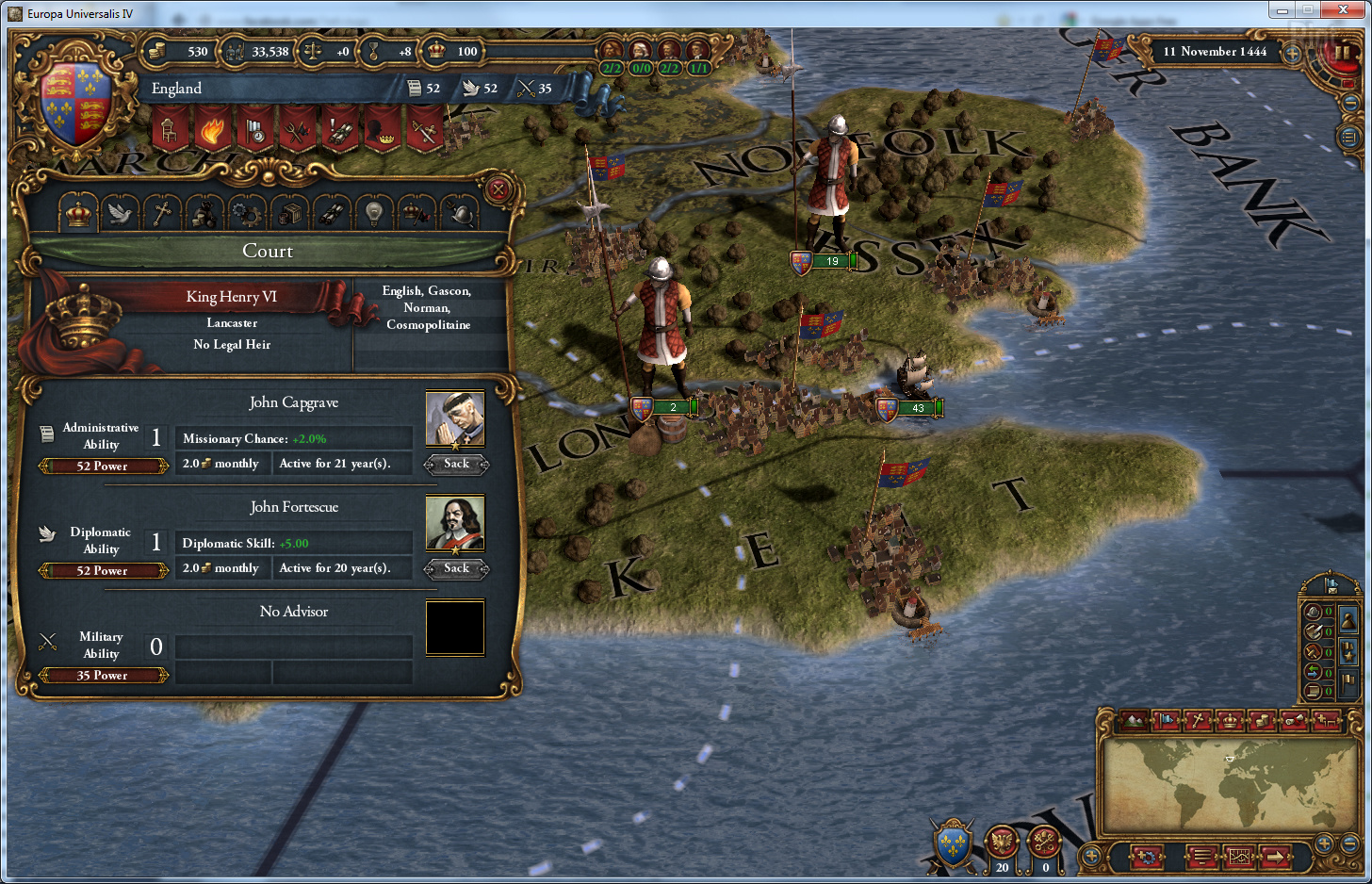Click the world minimap
This screenshot has width=1372, height=884.
1225,782
